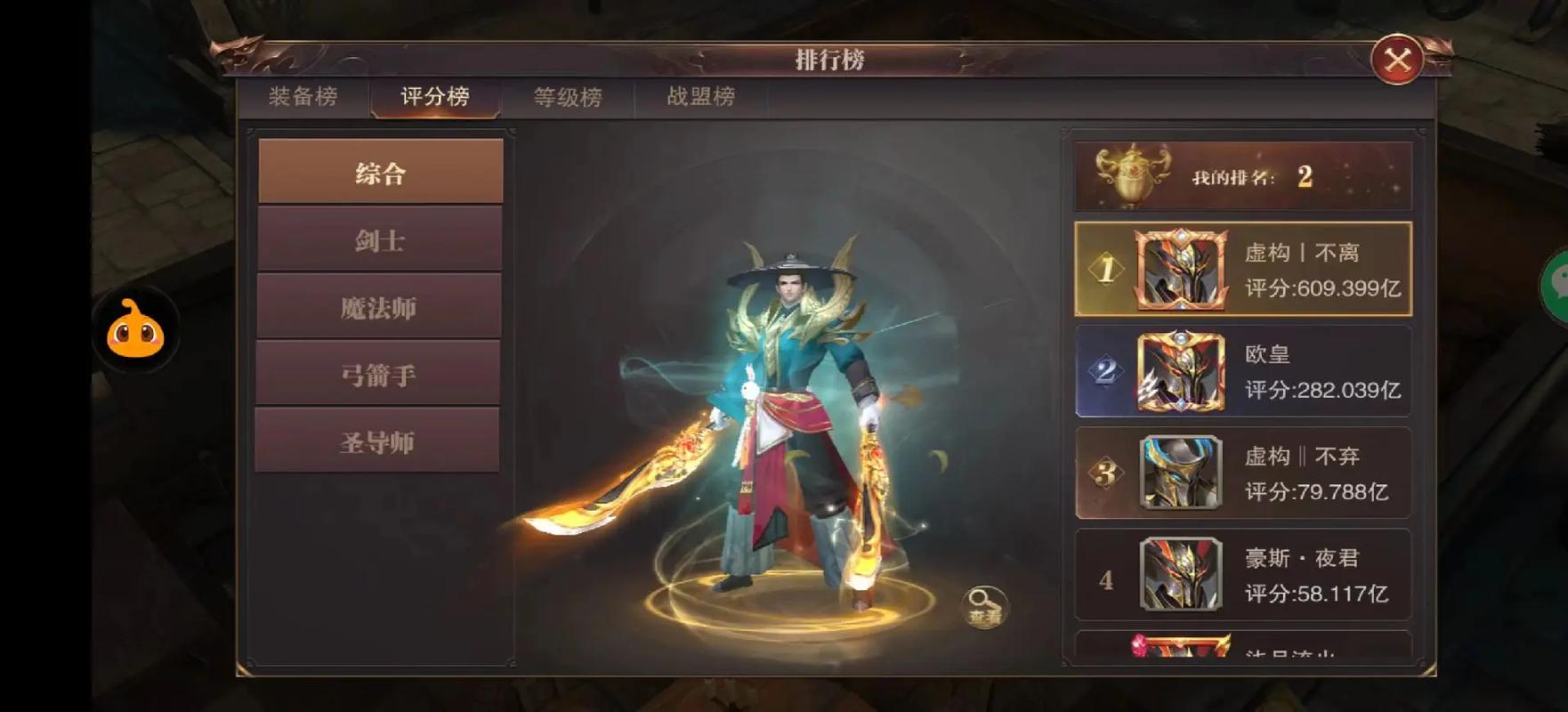Click rank 4 player 豪斯·夜君 avatar
Image resolution: width=1568 pixels, height=712 pixels.
coord(1181,574)
